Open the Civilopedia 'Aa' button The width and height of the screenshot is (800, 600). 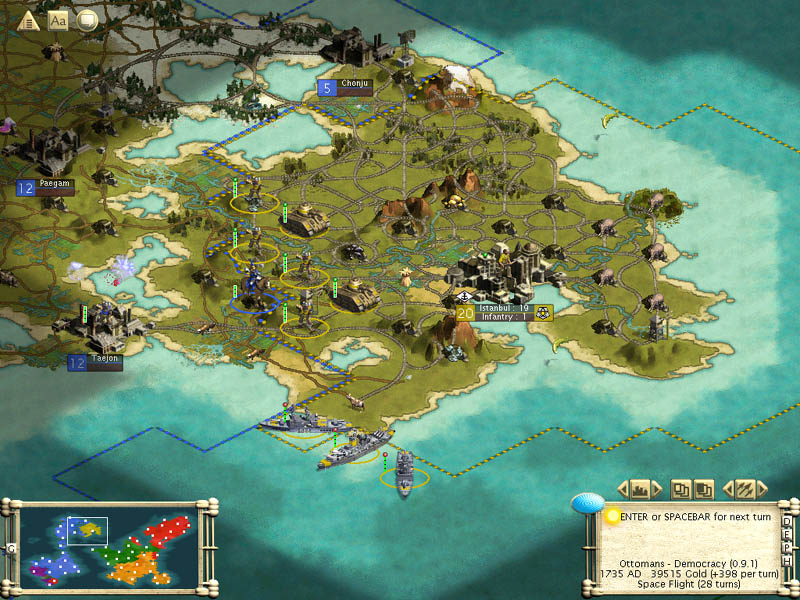tap(57, 20)
